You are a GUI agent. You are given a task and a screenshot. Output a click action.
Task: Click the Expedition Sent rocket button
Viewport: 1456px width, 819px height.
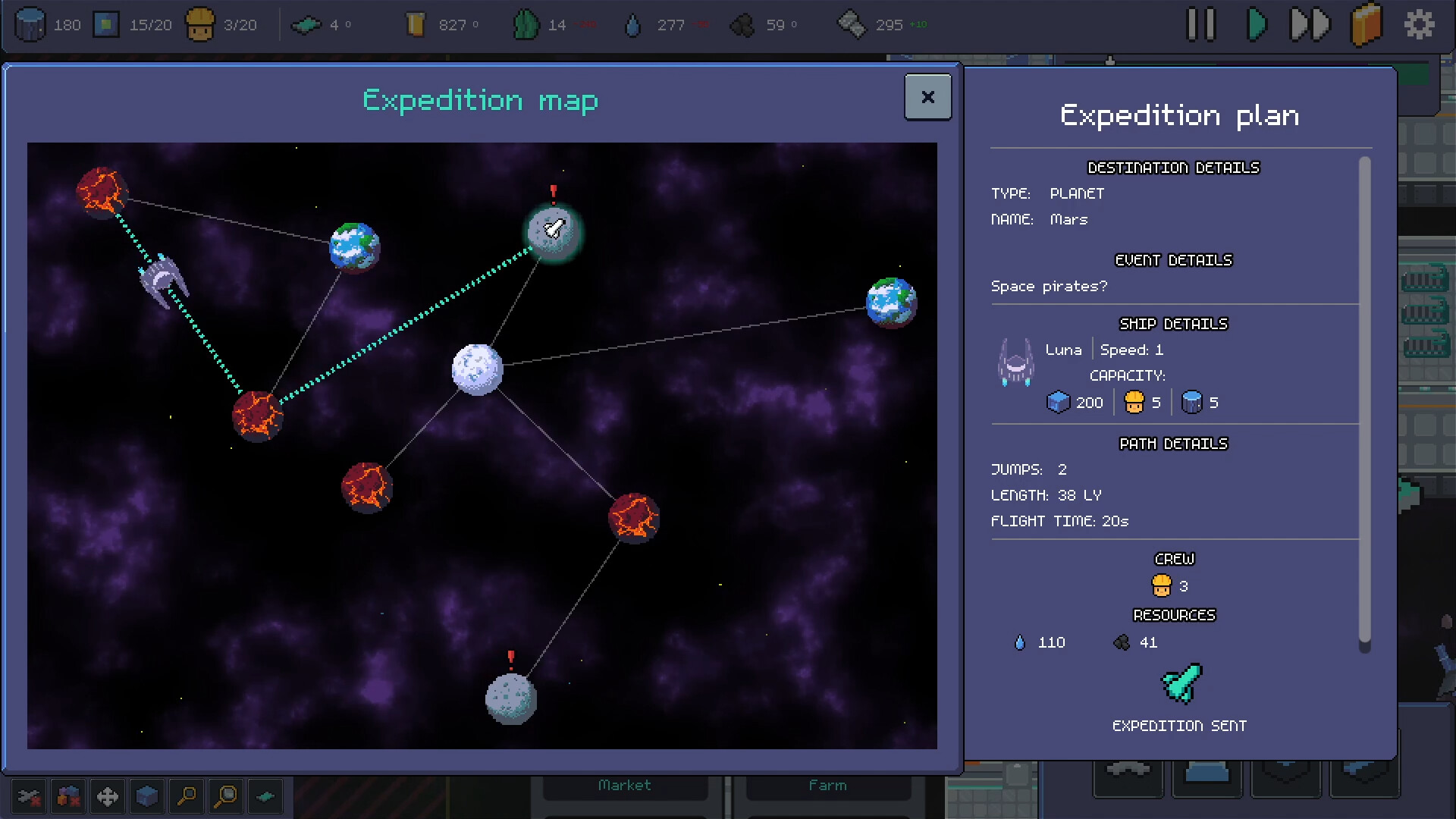1178,685
